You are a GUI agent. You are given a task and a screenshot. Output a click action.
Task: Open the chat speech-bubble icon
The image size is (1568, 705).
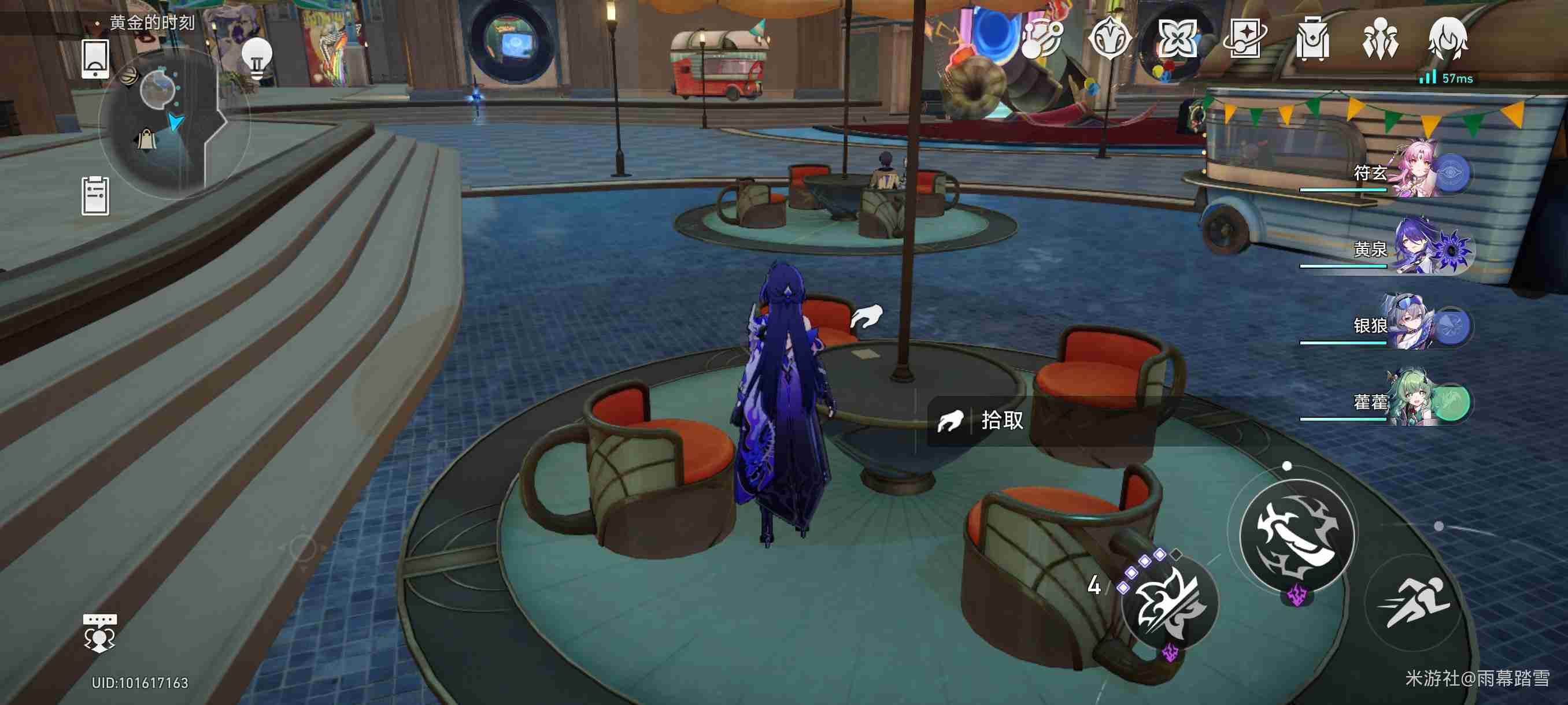[x=99, y=633]
